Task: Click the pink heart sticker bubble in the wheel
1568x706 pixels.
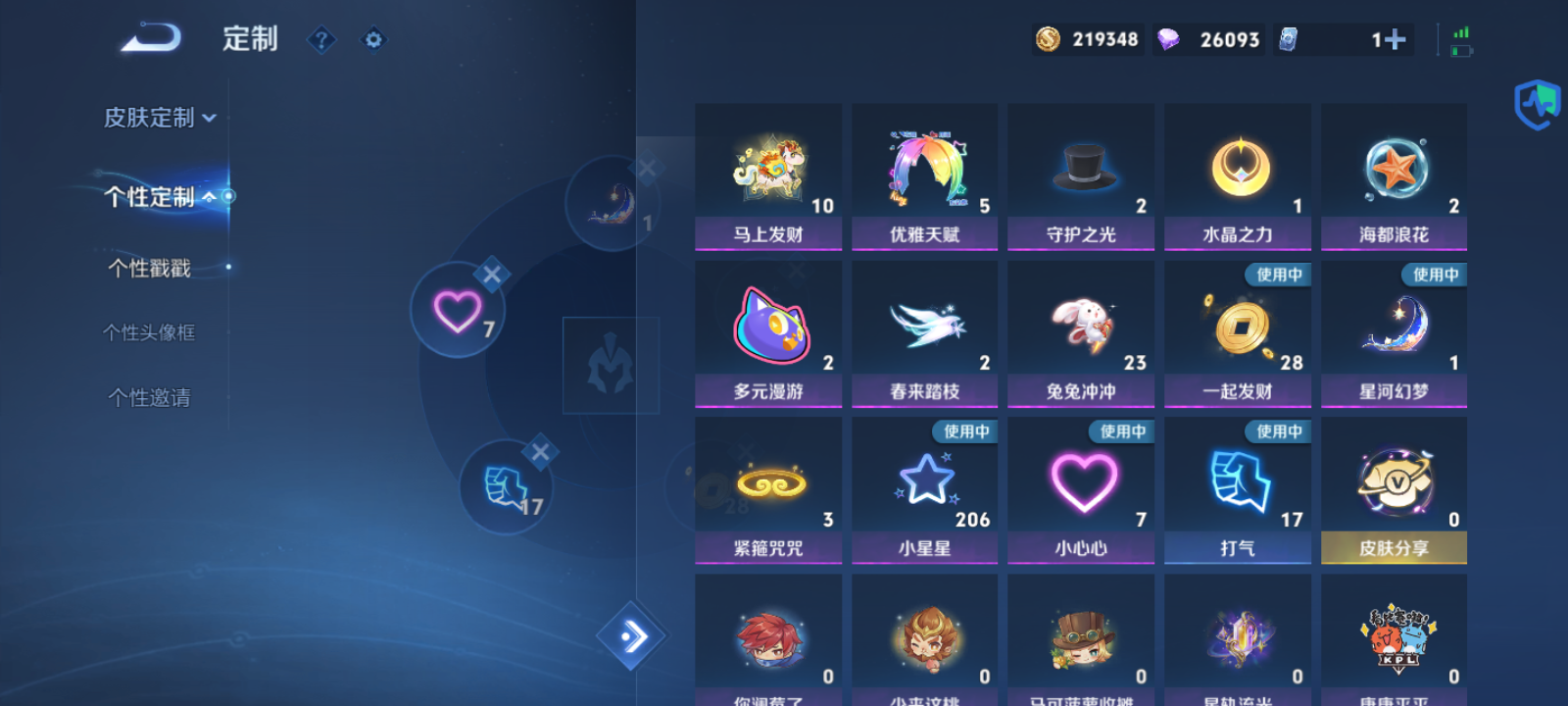Action: click(x=457, y=310)
